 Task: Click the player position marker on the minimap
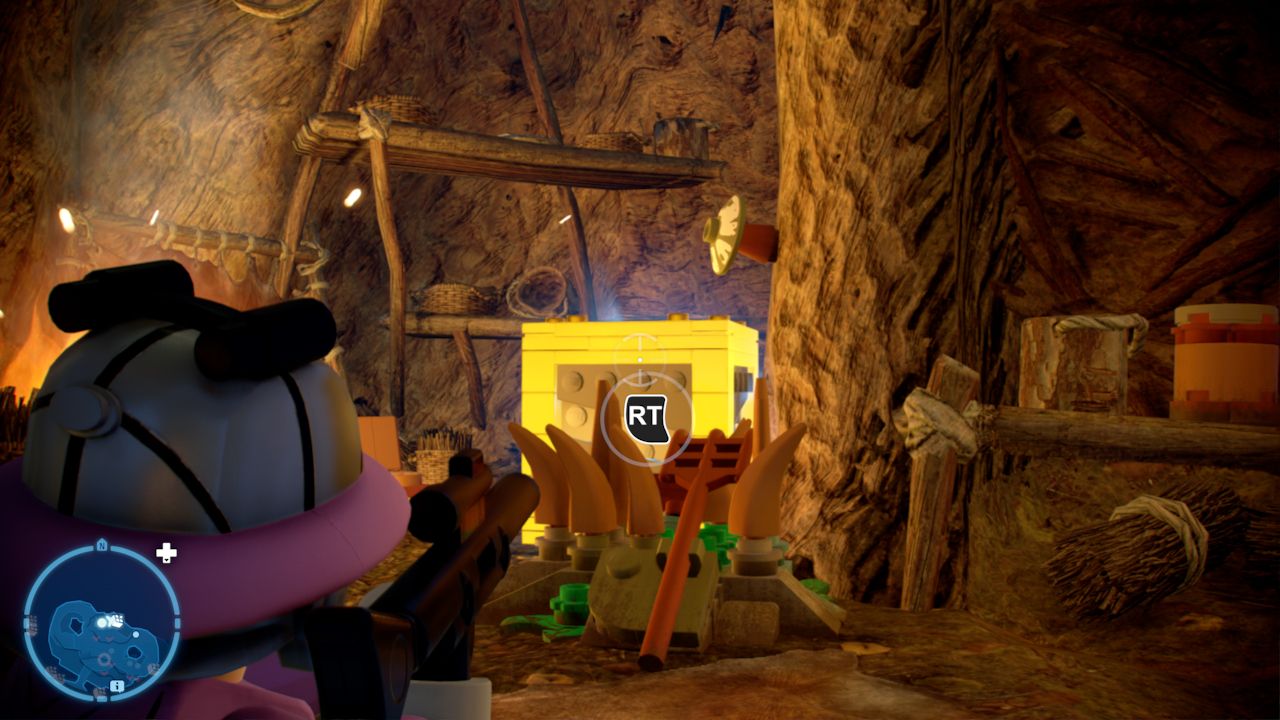coord(103,623)
